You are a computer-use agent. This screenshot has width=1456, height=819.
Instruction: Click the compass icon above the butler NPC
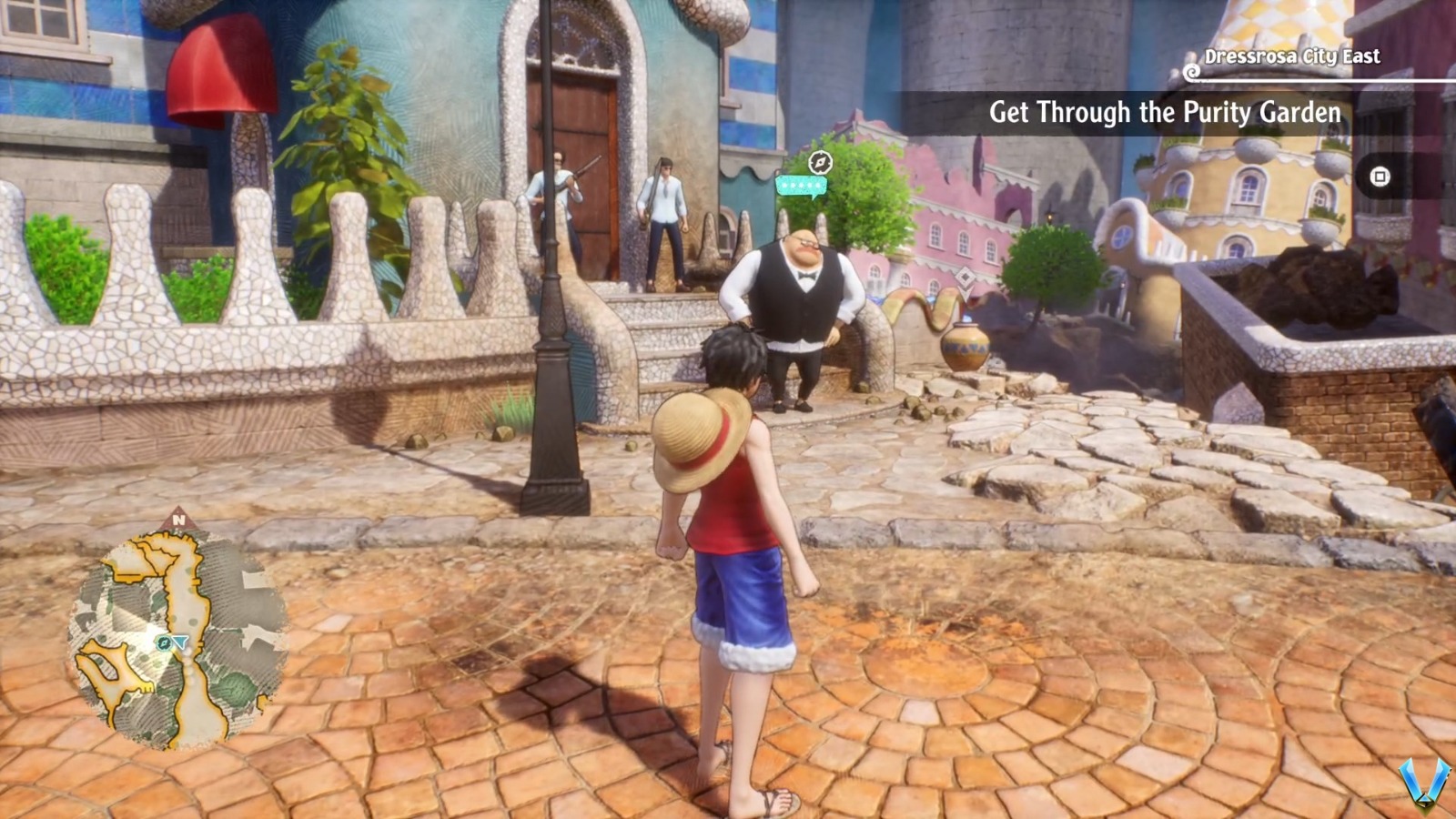[x=819, y=162]
